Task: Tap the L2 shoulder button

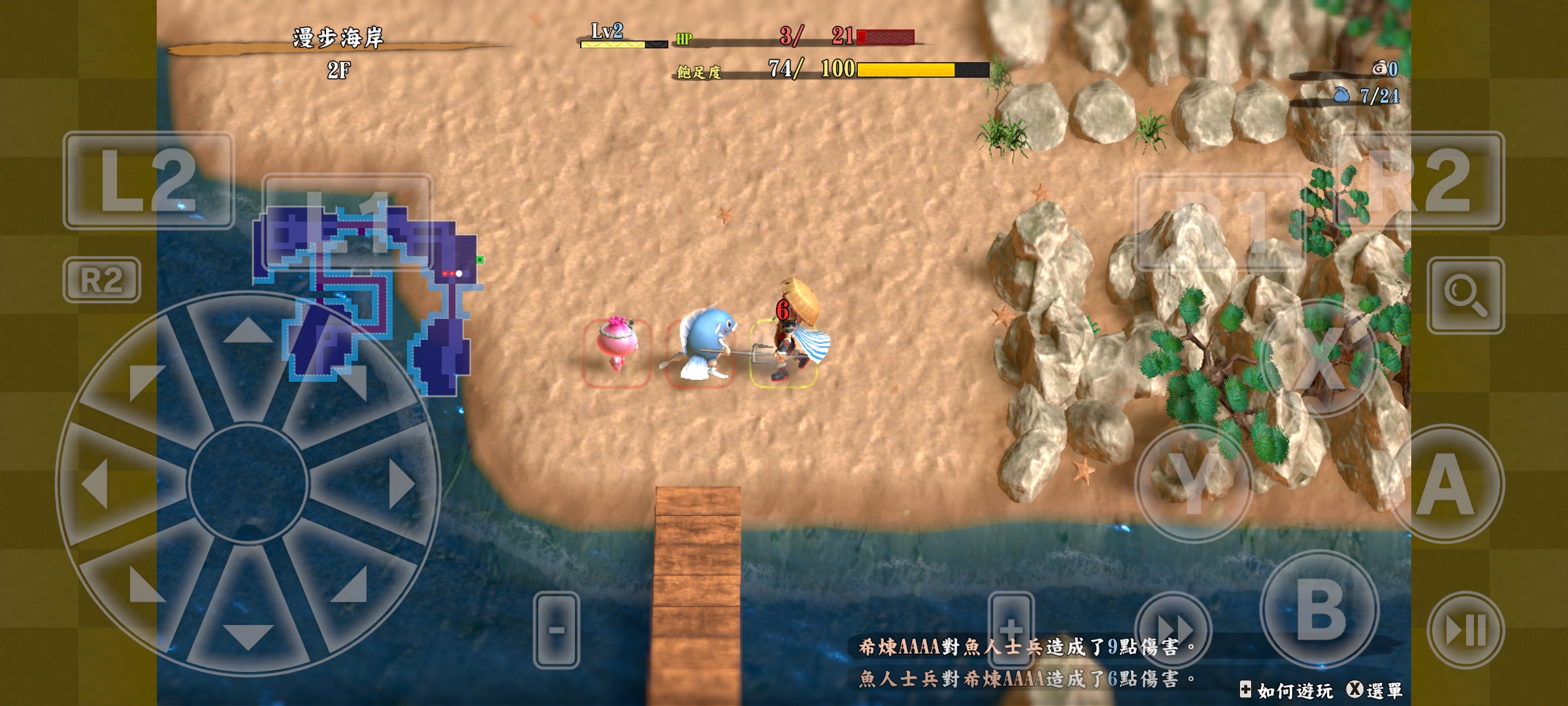Action: pyautogui.click(x=148, y=180)
